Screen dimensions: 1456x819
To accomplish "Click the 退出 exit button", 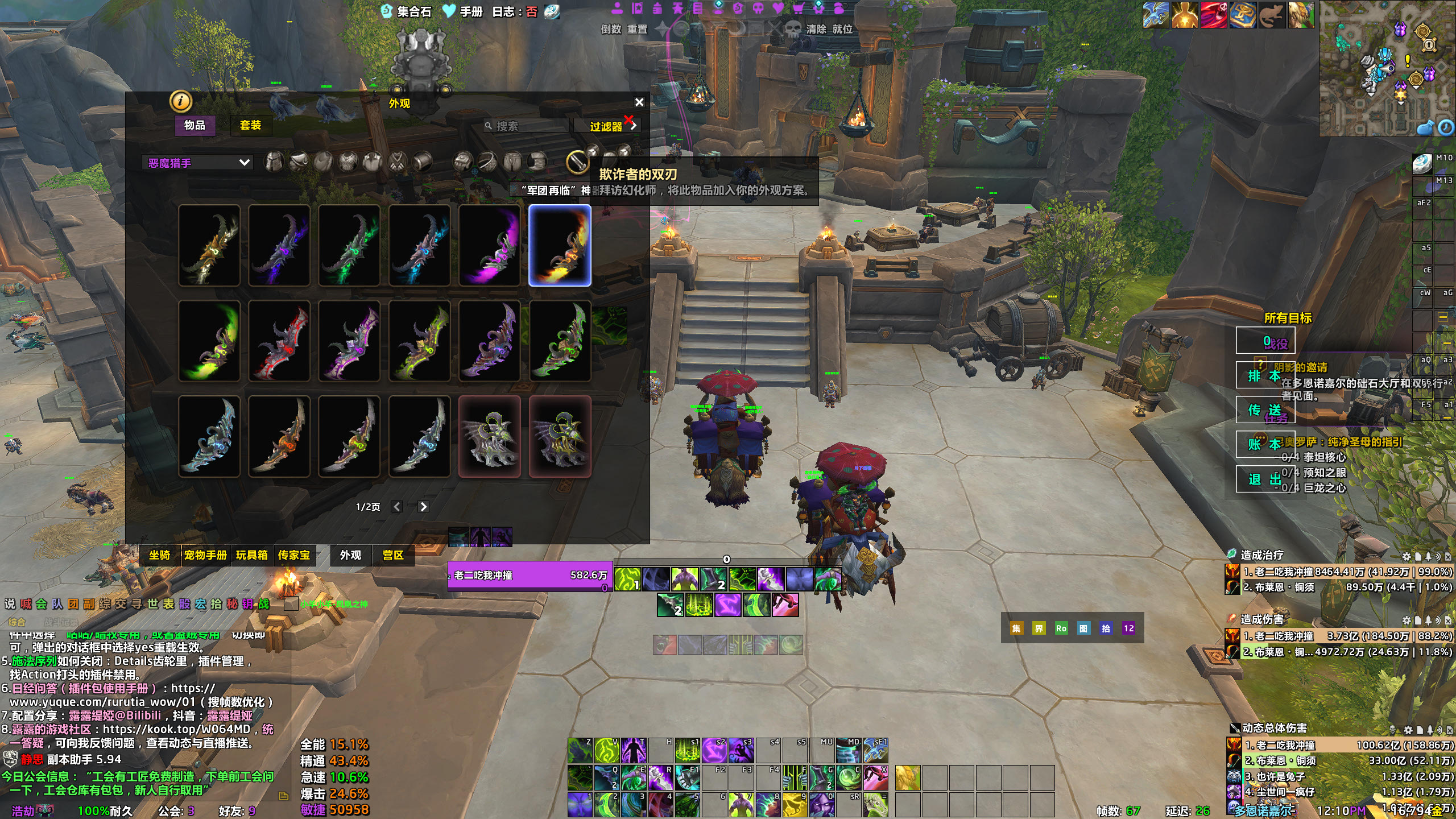I will (1265, 479).
